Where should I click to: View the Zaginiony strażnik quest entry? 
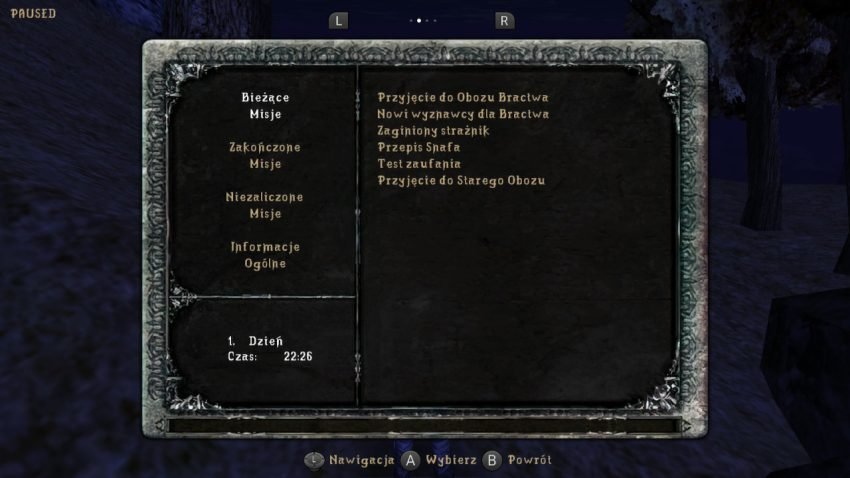click(x=433, y=131)
